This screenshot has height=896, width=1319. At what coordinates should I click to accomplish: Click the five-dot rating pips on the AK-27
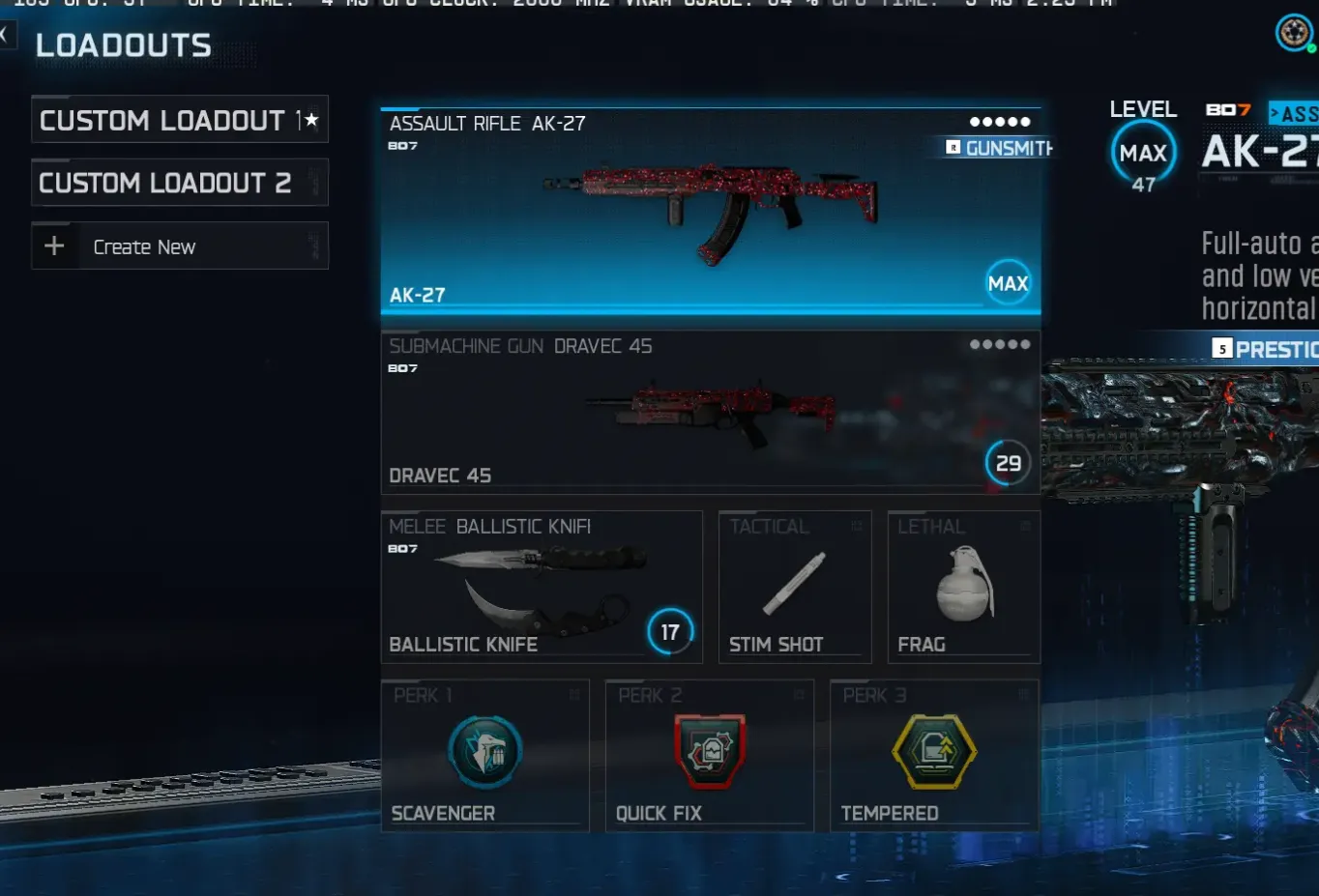coord(1000,122)
